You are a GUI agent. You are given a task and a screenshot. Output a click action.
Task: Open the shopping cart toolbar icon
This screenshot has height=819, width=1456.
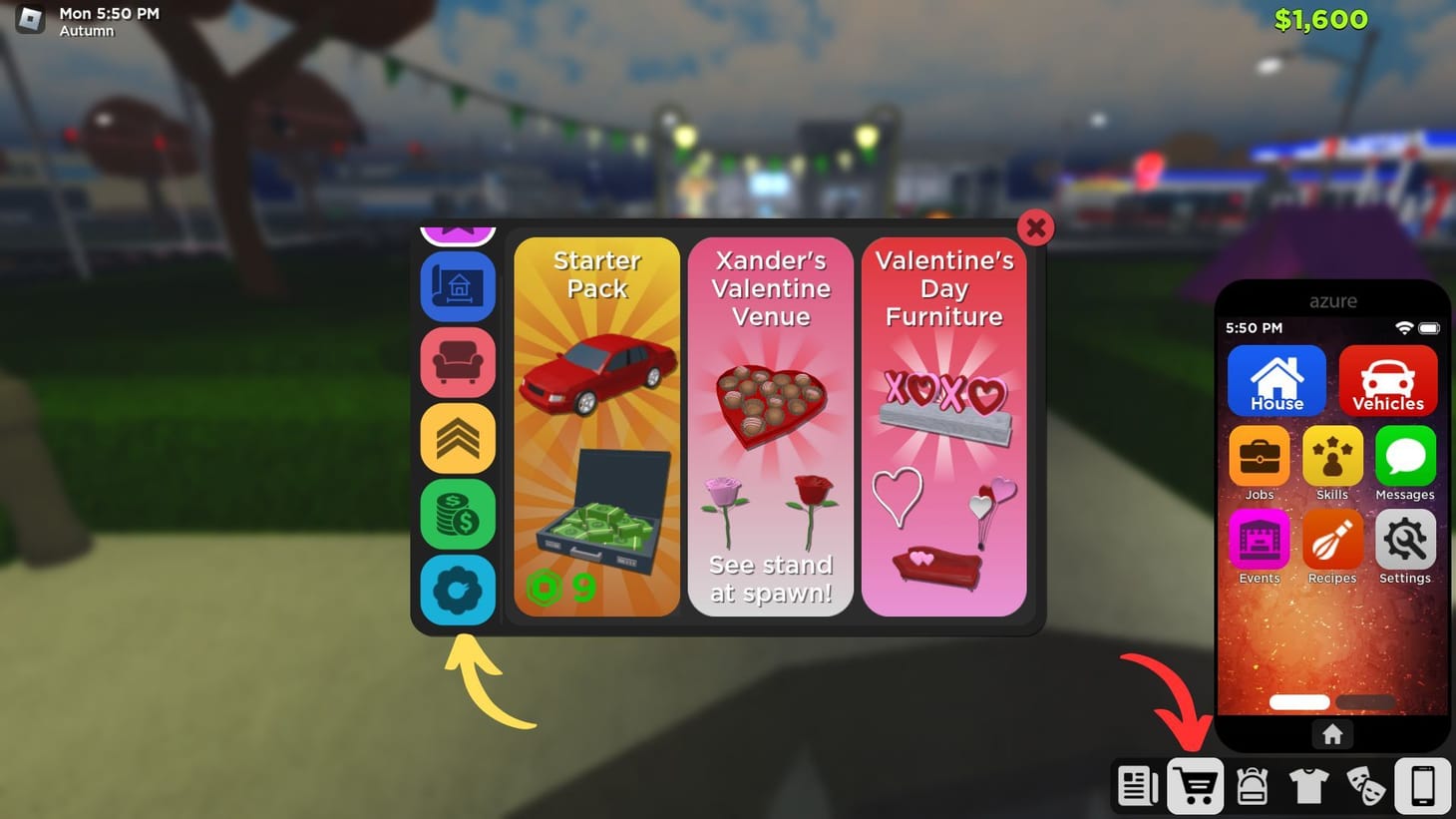[1196, 786]
